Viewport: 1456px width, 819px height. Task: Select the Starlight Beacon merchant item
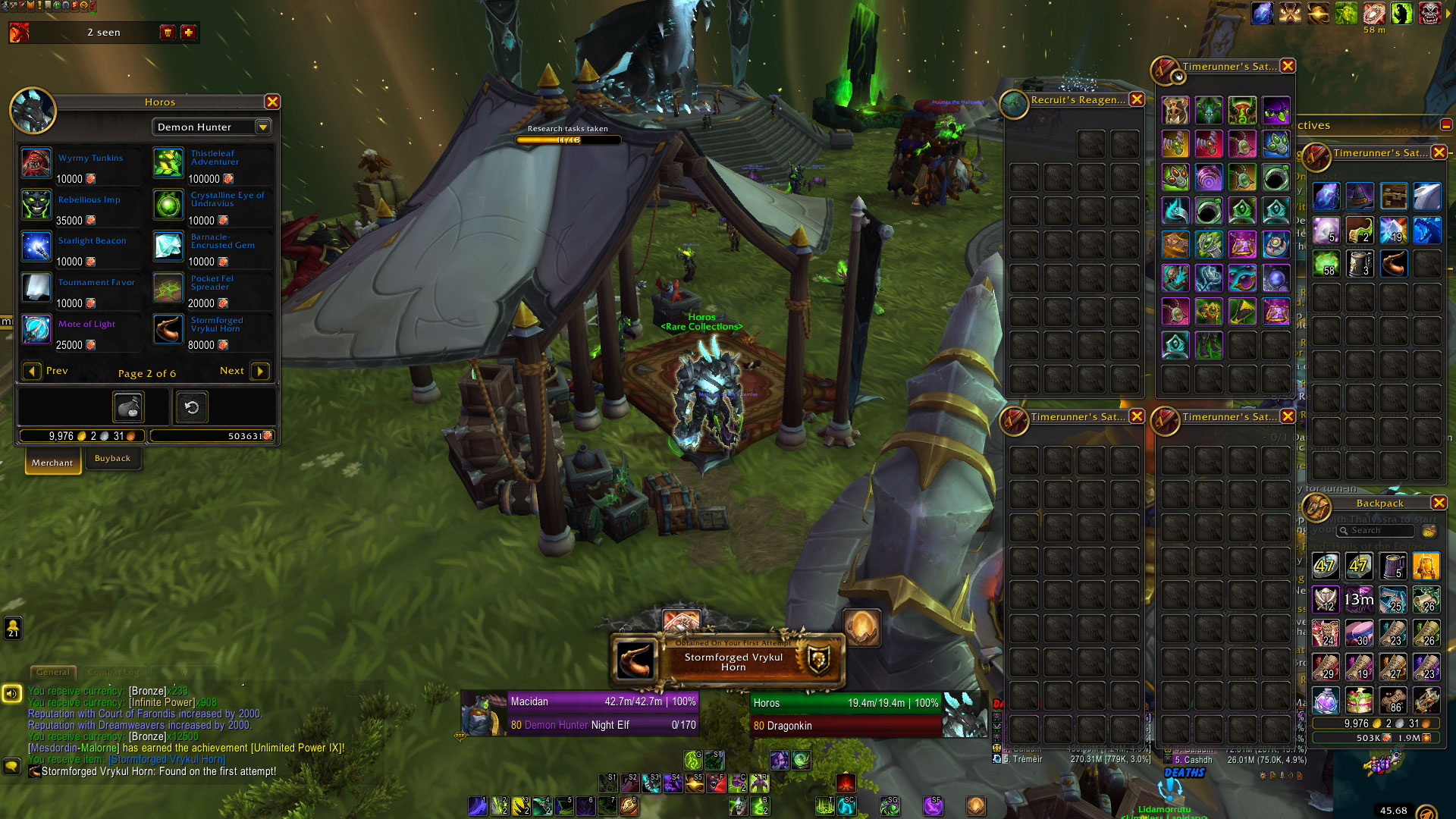(x=36, y=246)
